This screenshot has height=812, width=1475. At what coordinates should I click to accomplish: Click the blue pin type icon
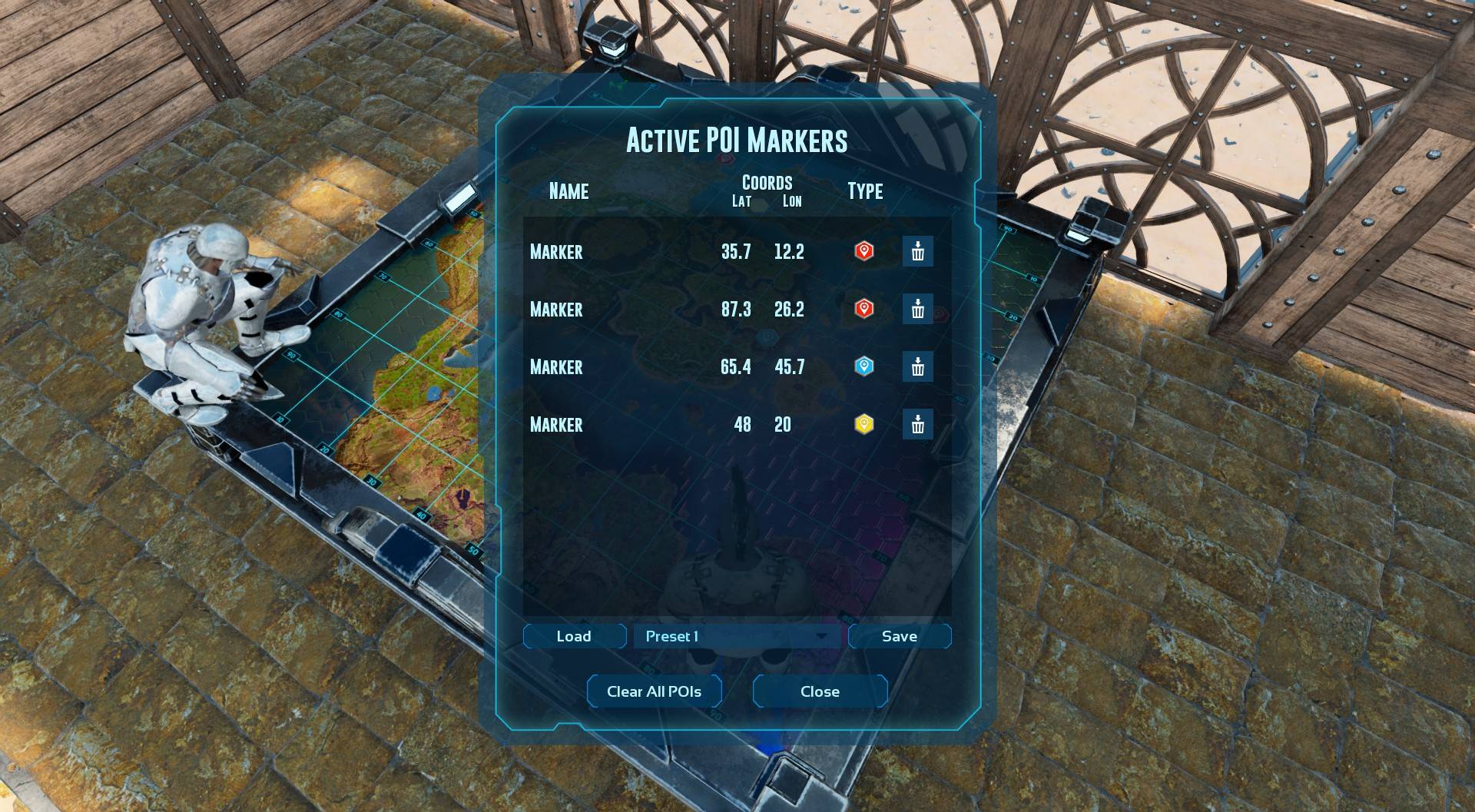tap(863, 367)
